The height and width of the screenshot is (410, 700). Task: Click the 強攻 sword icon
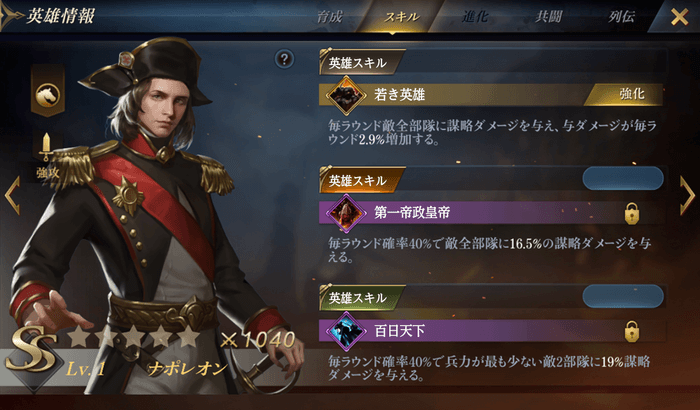(x=47, y=150)
